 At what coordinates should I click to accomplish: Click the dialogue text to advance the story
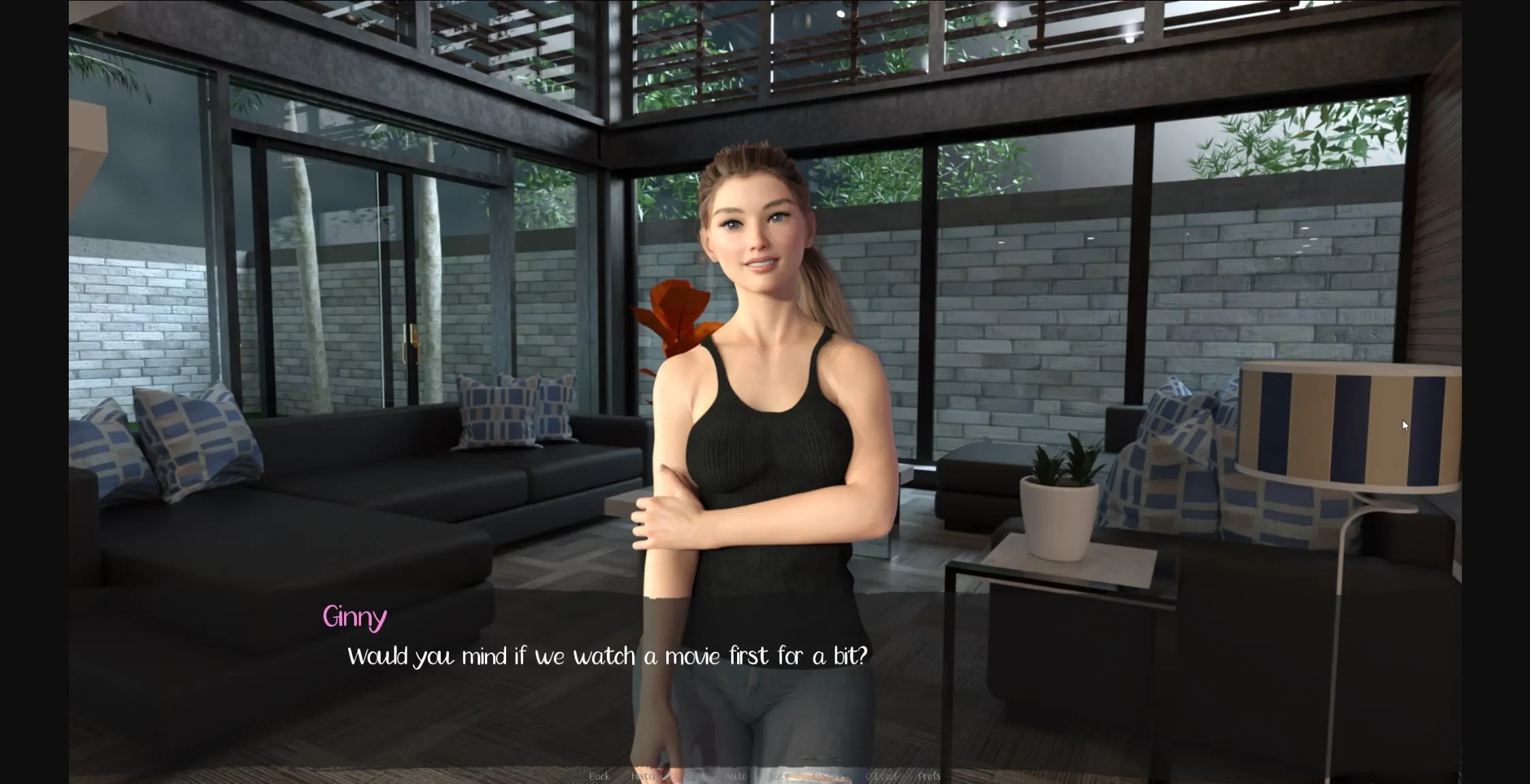pos(608,655)
